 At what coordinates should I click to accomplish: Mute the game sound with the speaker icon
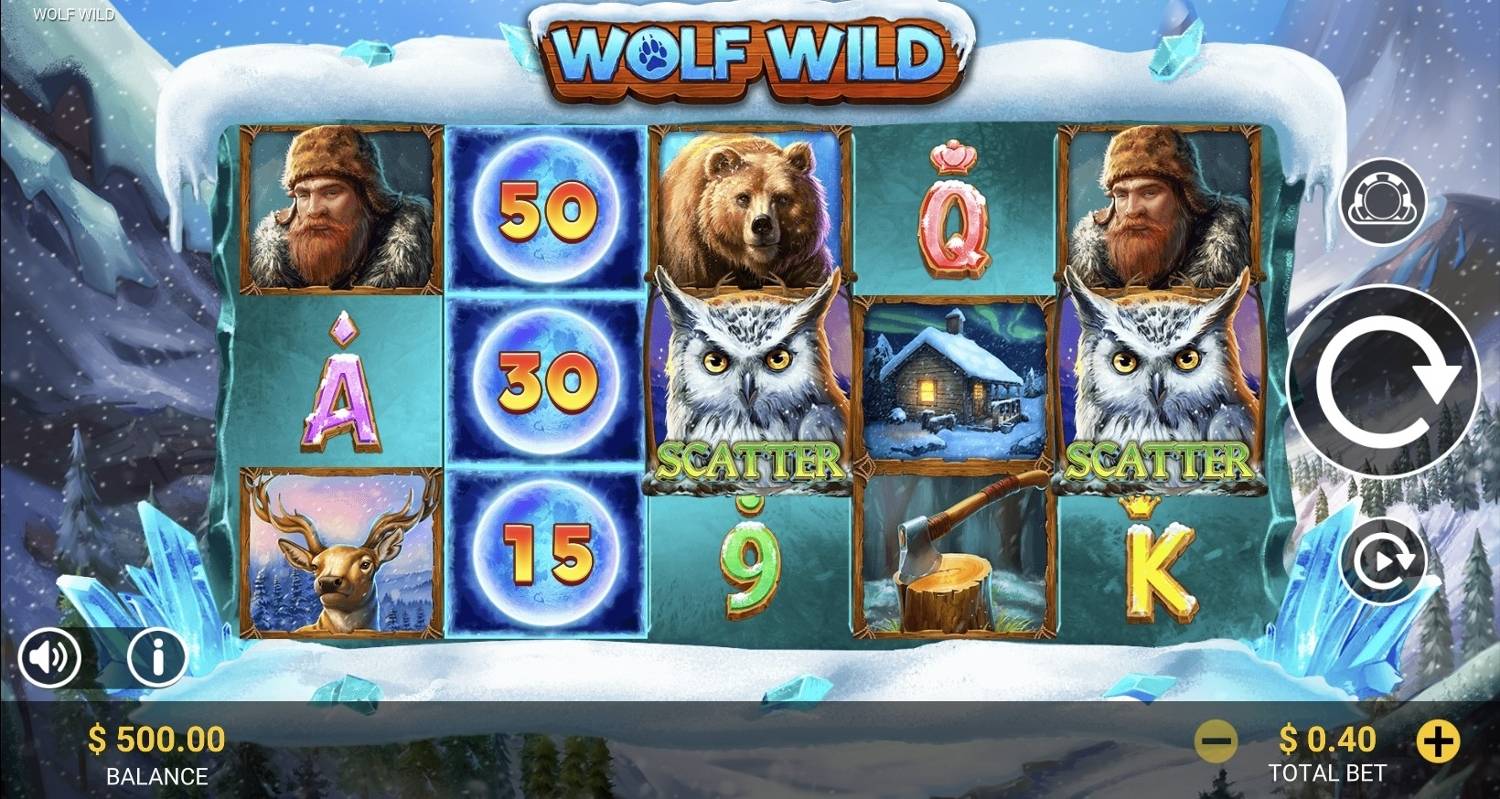coord(49,657)
